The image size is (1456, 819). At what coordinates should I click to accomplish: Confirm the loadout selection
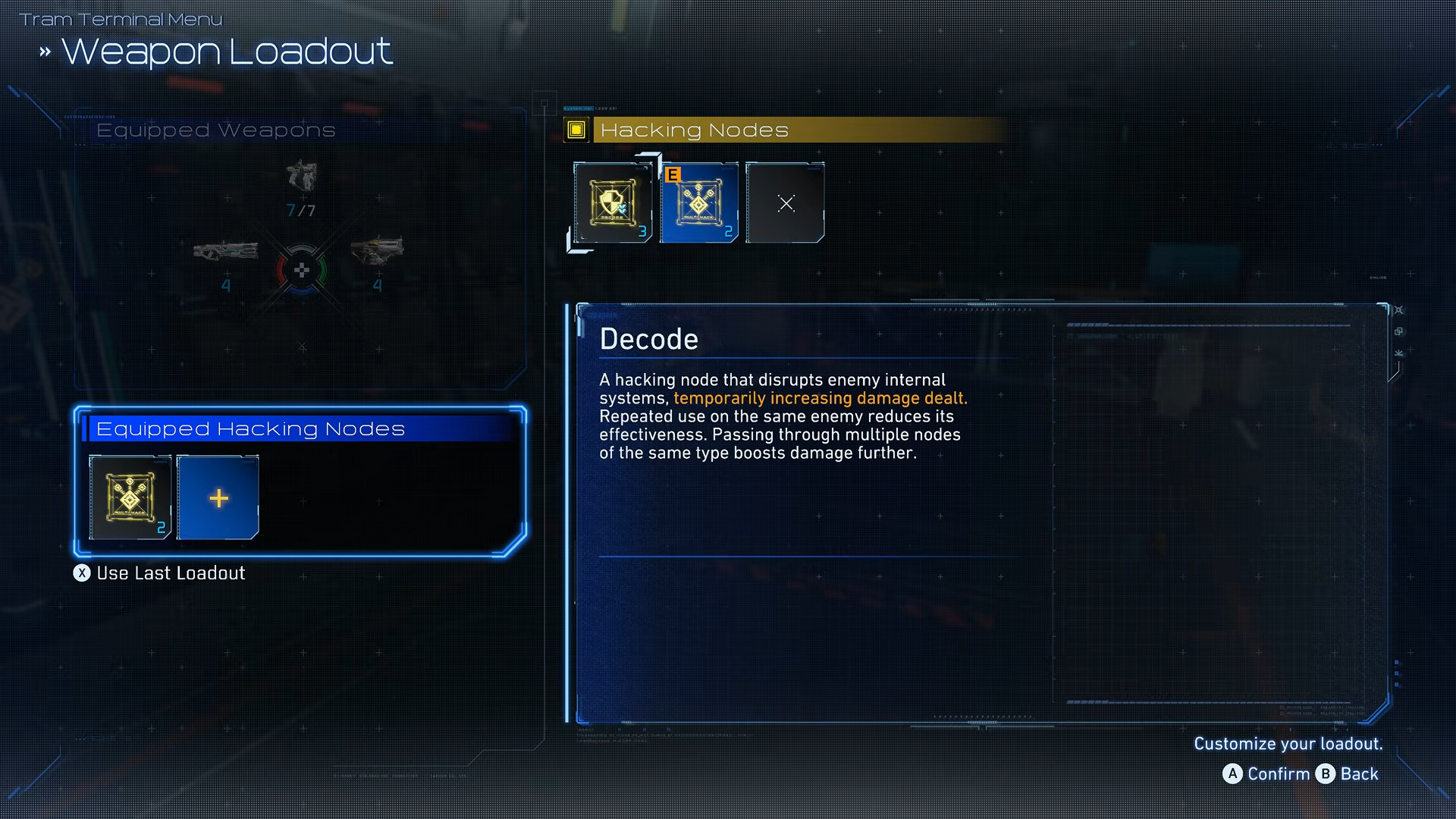[x=1266, y=773]
